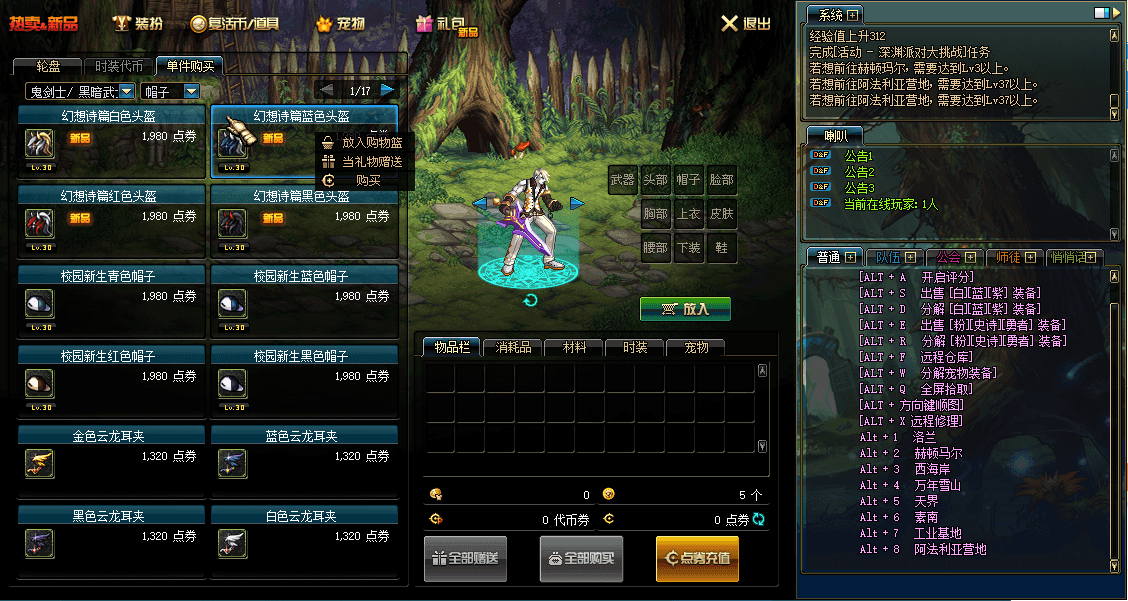Viewport: 1128px width, 601px height.
Task: Click the green 放入 button
Action: click(685, 309)
